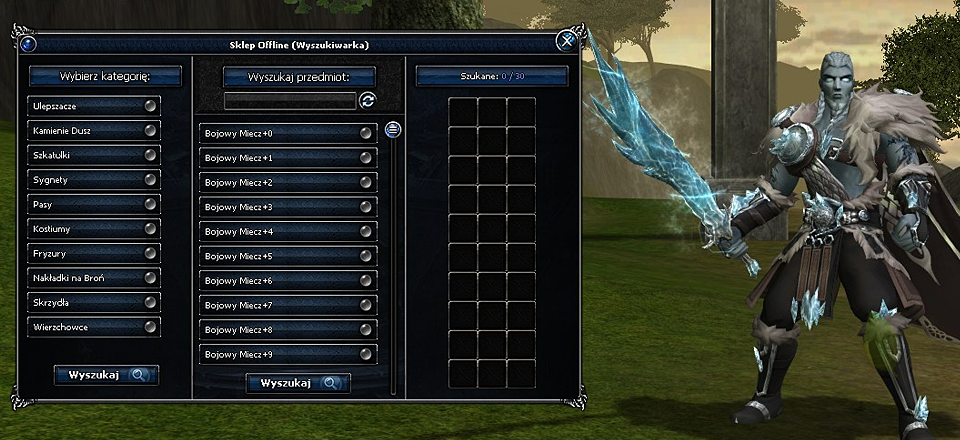This screenshot has width=960, height=440.
Task: Pick the Fryzury category
Action: (94, 253)
